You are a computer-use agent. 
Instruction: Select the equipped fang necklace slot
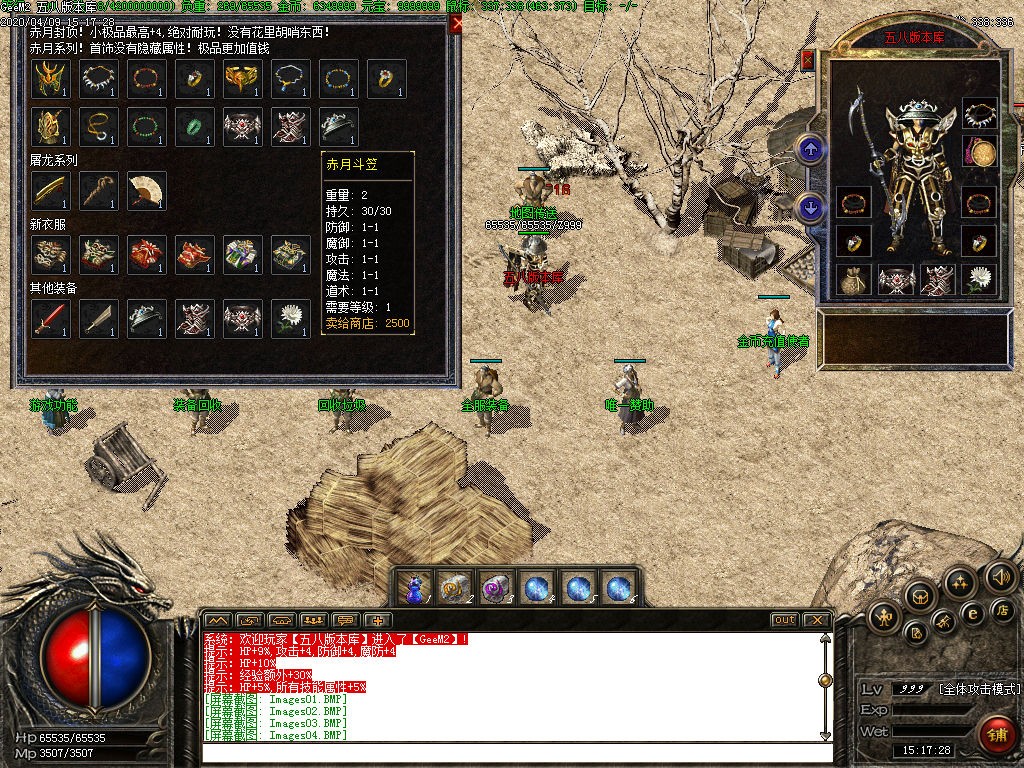tap(980, 114)
